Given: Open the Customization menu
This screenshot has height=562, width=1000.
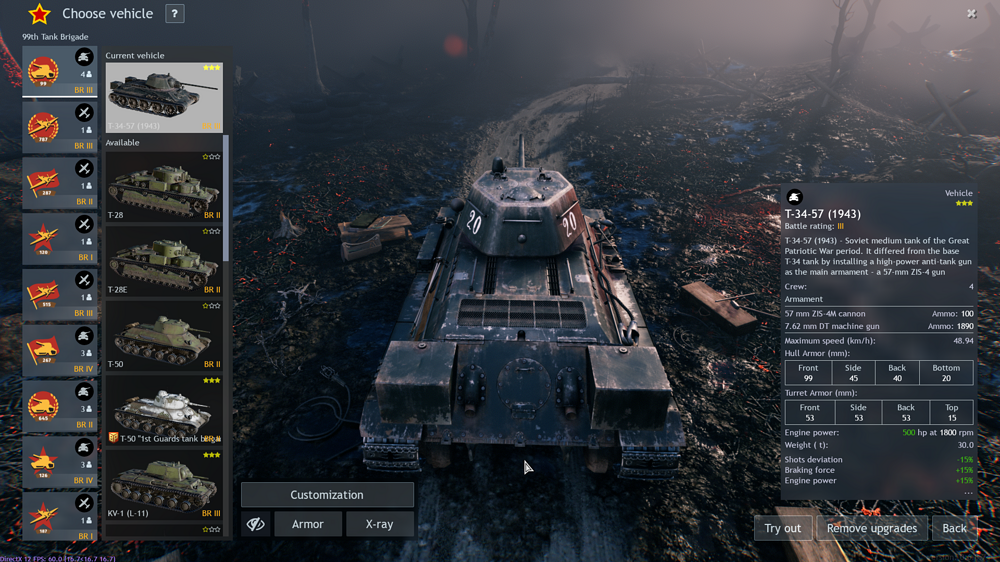Looking at the screenshot, I should [x=327, y=495].
